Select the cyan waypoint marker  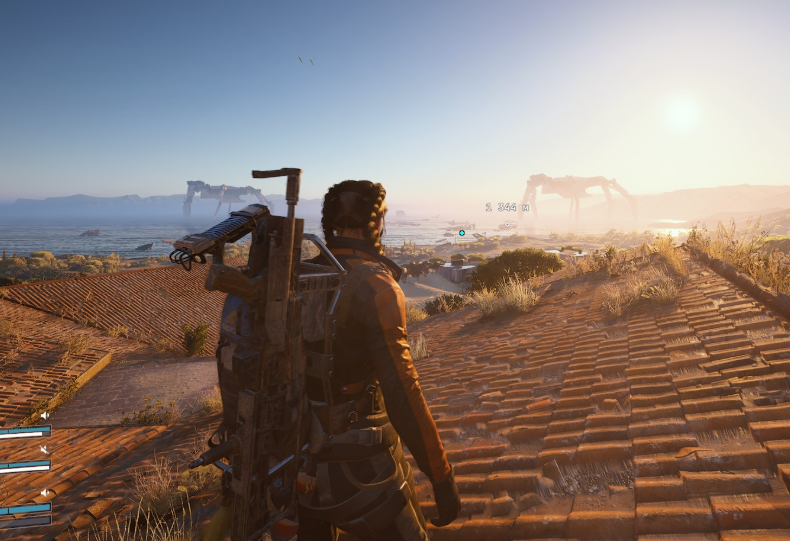click(462, 233)
